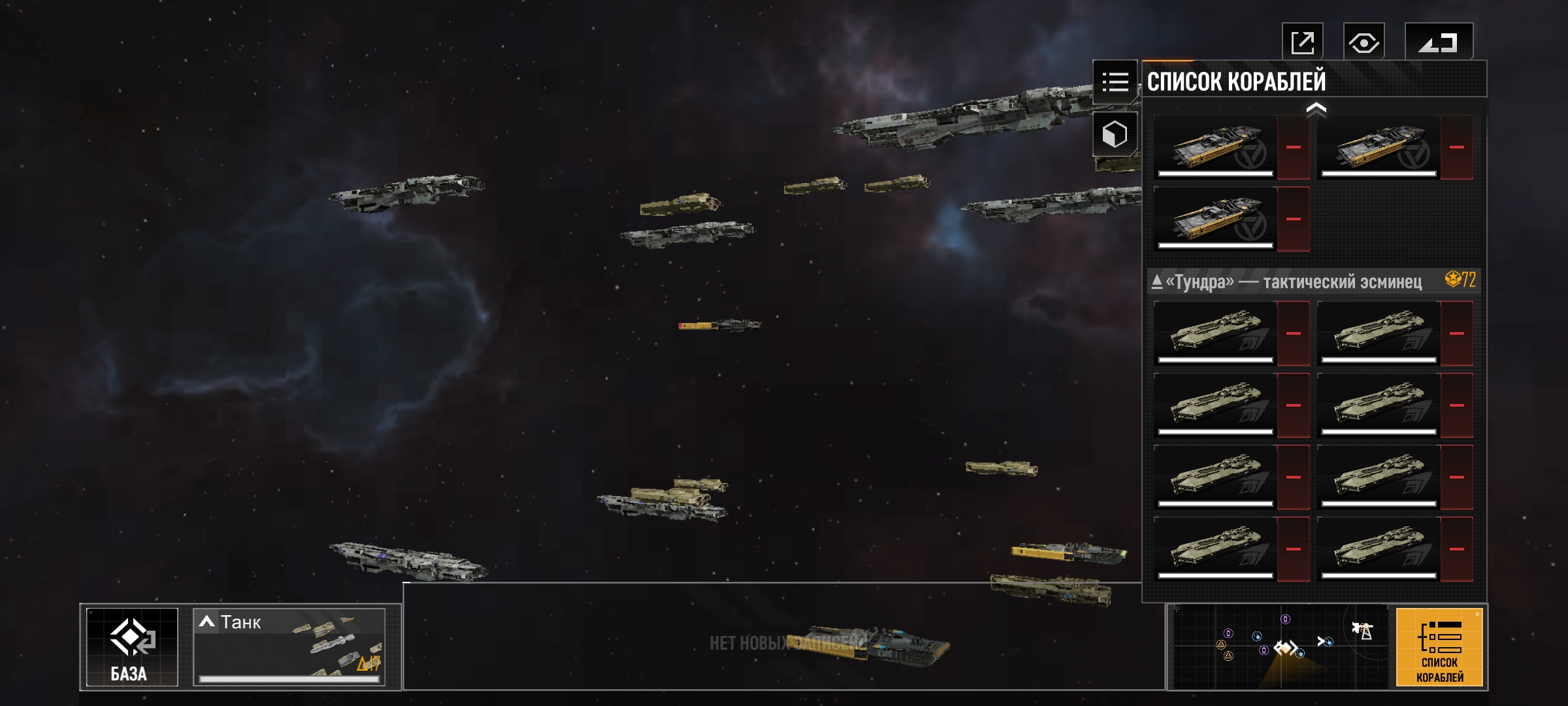Collapse the ship list with the chevron
The width and height of the screenshot is (1568, 706).
1316,109
